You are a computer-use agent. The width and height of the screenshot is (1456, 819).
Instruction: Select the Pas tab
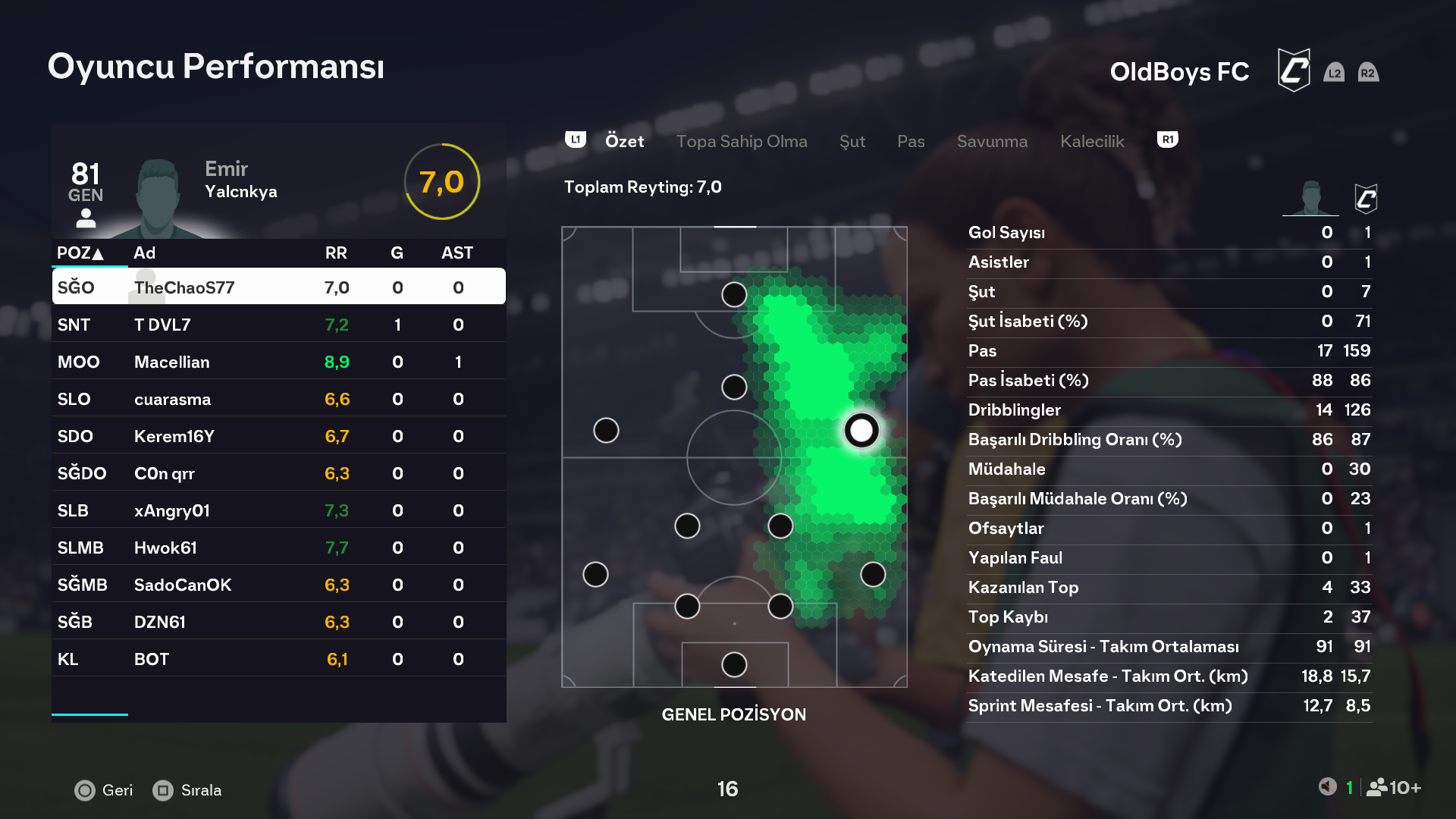(910, 142)
